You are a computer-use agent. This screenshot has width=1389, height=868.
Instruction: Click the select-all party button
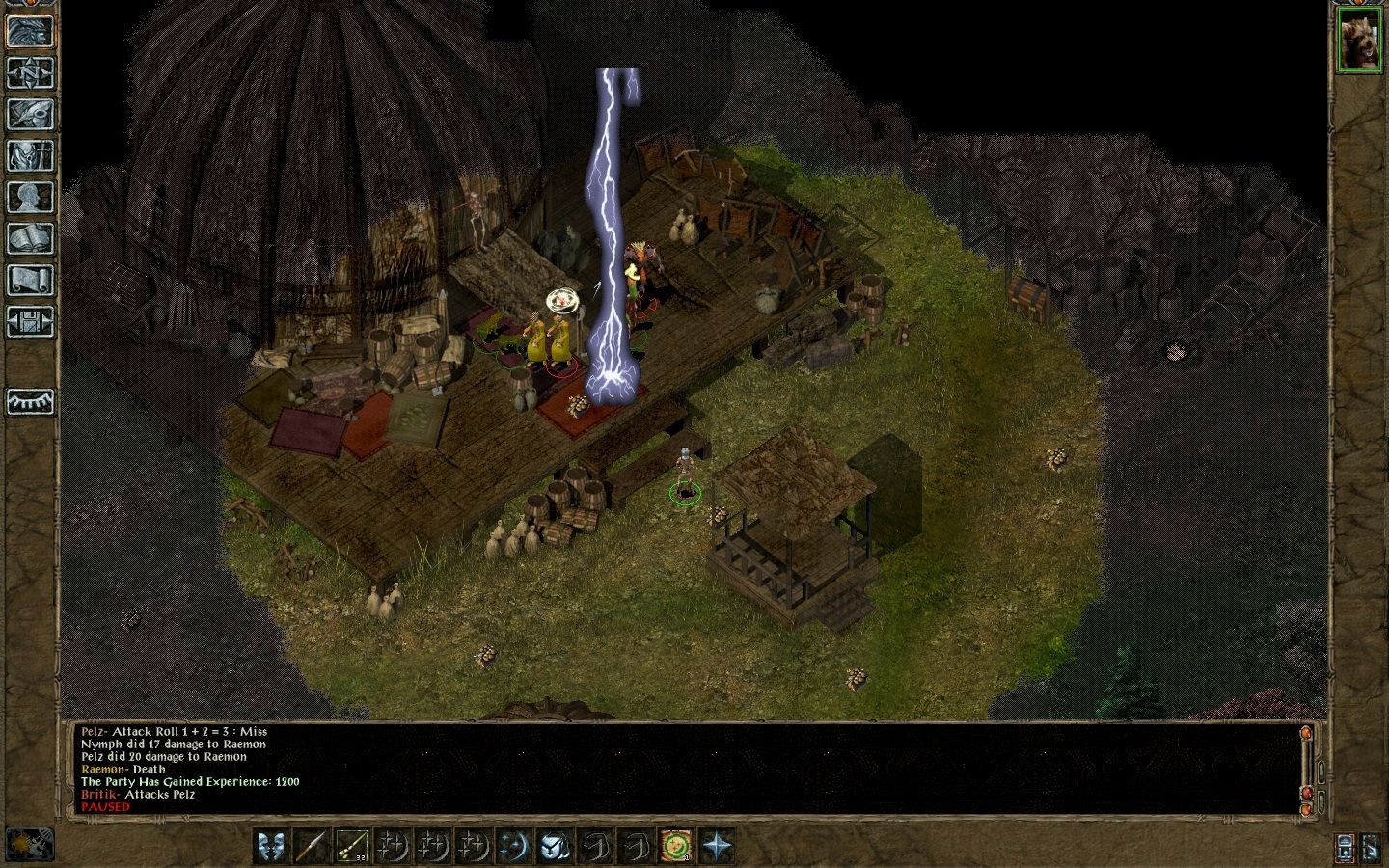[1372, 847]
